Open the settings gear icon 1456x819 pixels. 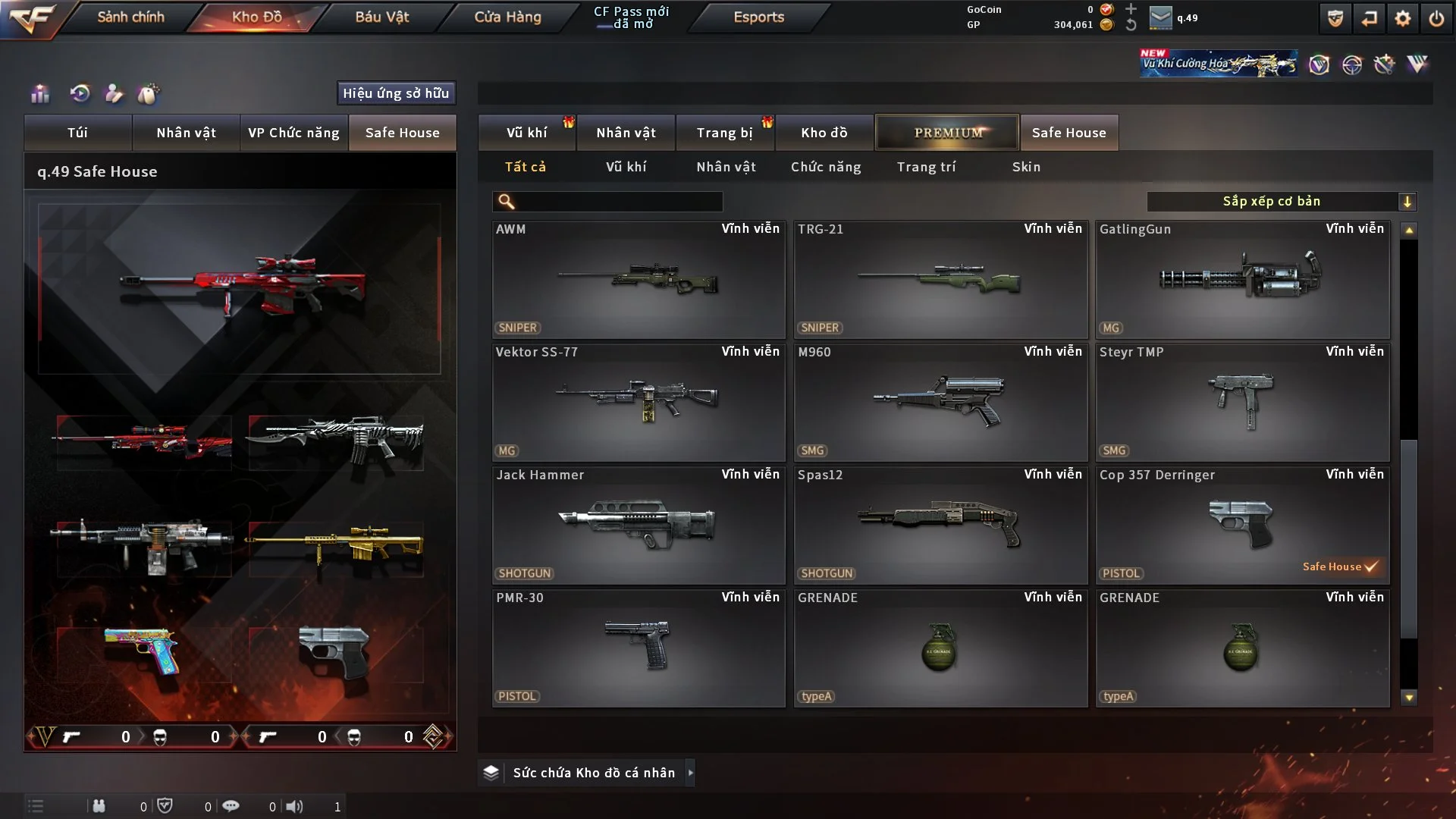click(1402, 18)
